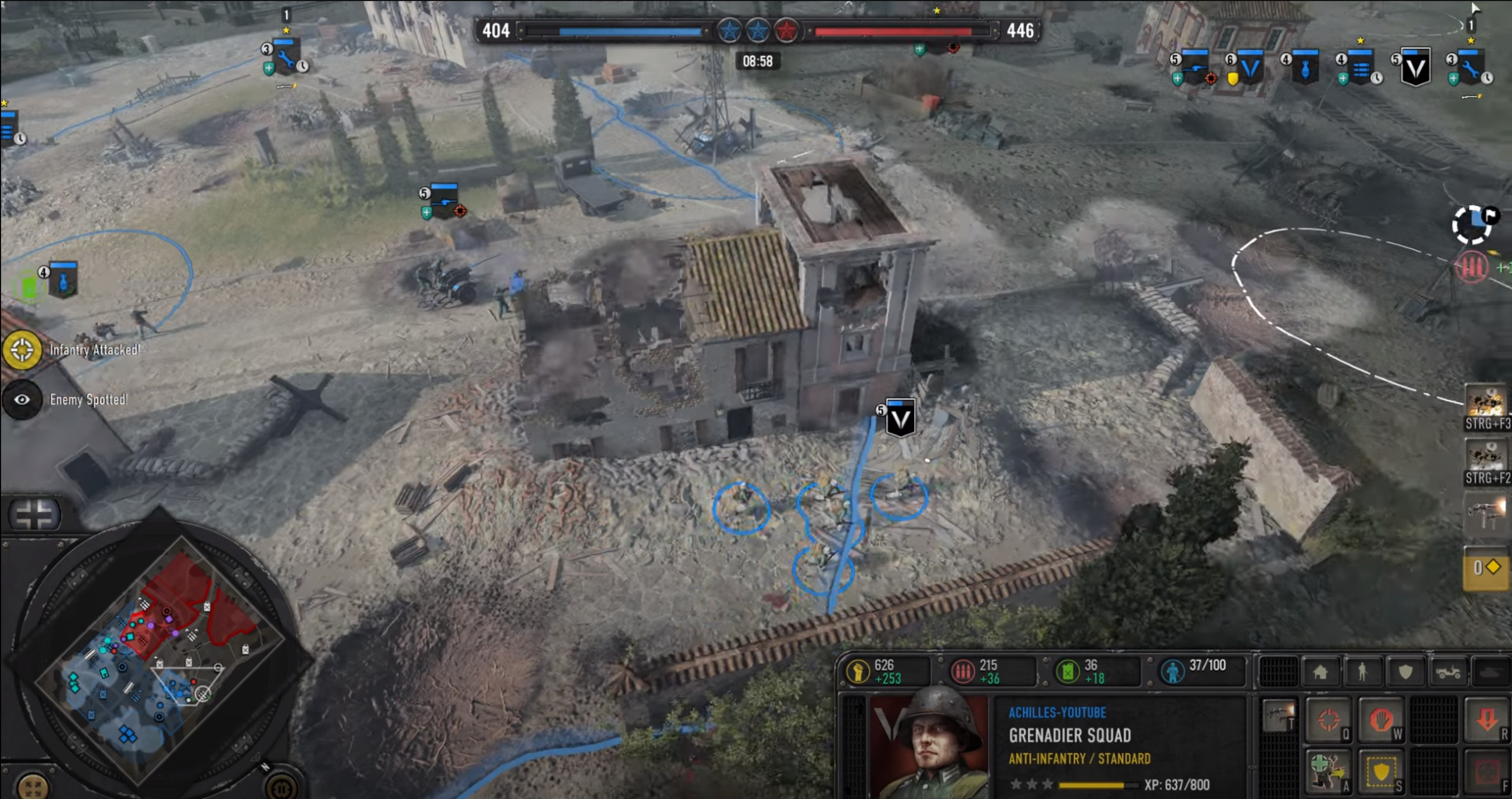Select the bomb-icon squad badge

point(1305,70)
